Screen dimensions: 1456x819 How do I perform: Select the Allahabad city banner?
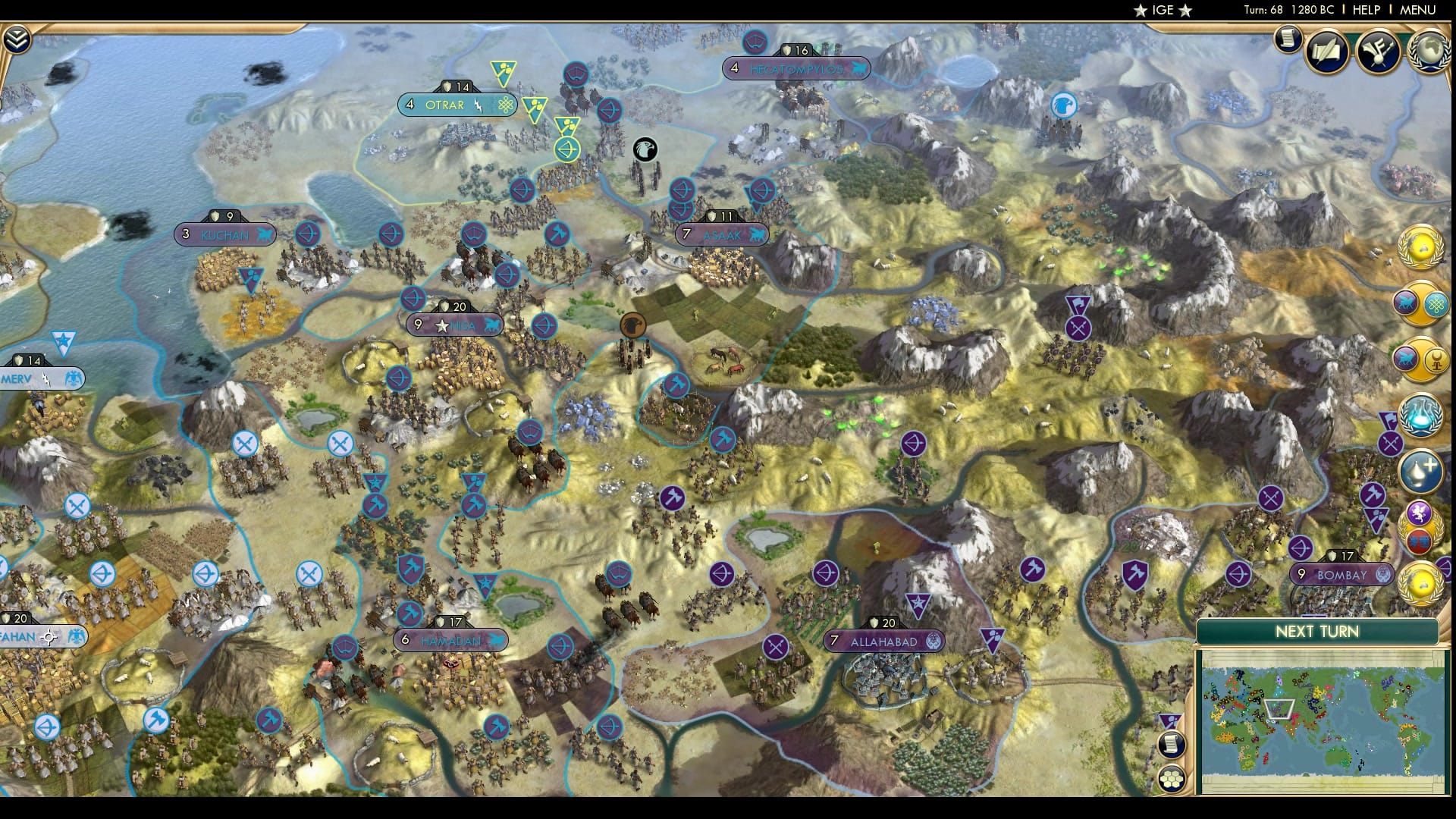coord(885,641)
